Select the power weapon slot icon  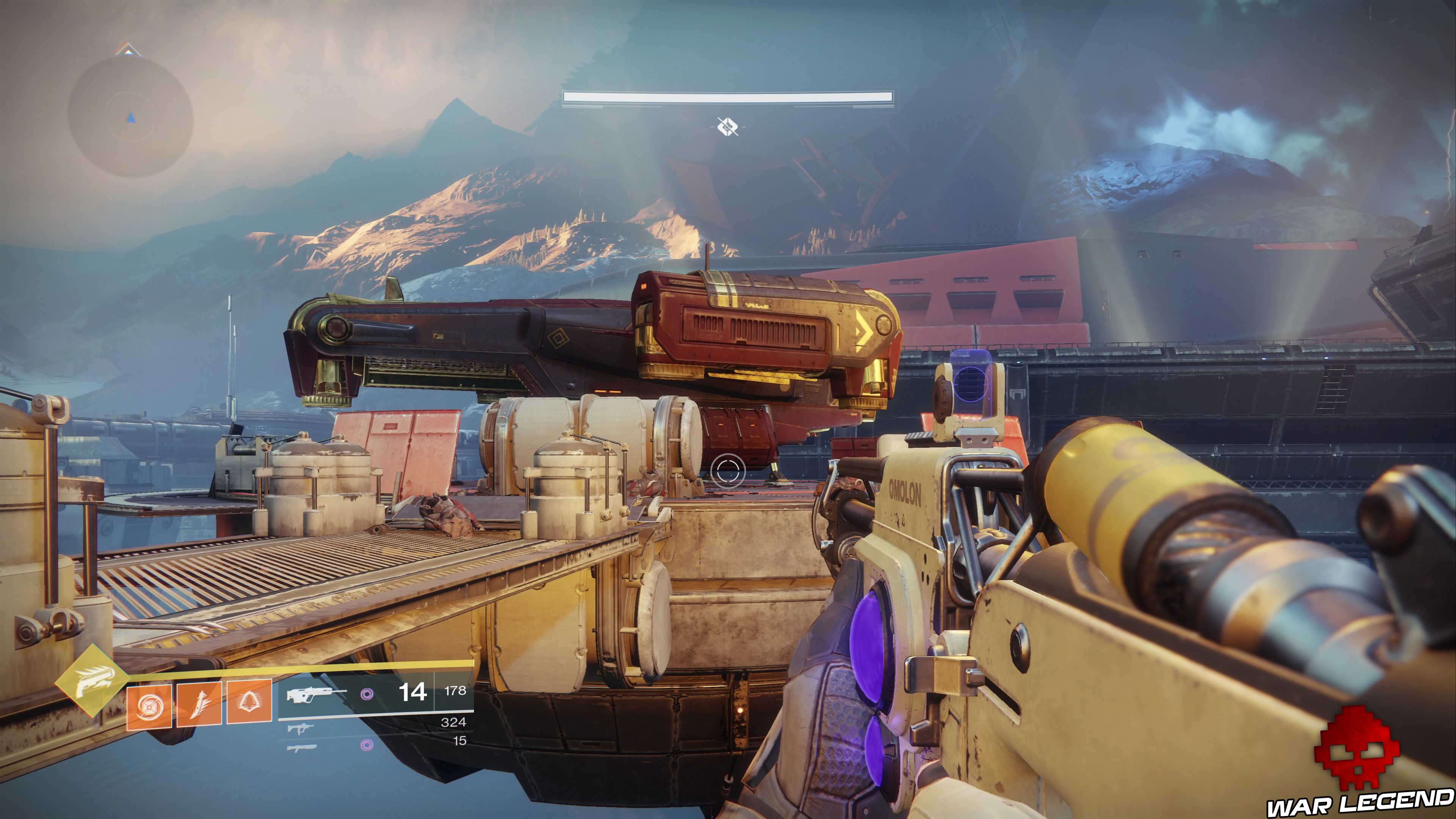click(303, 748)
